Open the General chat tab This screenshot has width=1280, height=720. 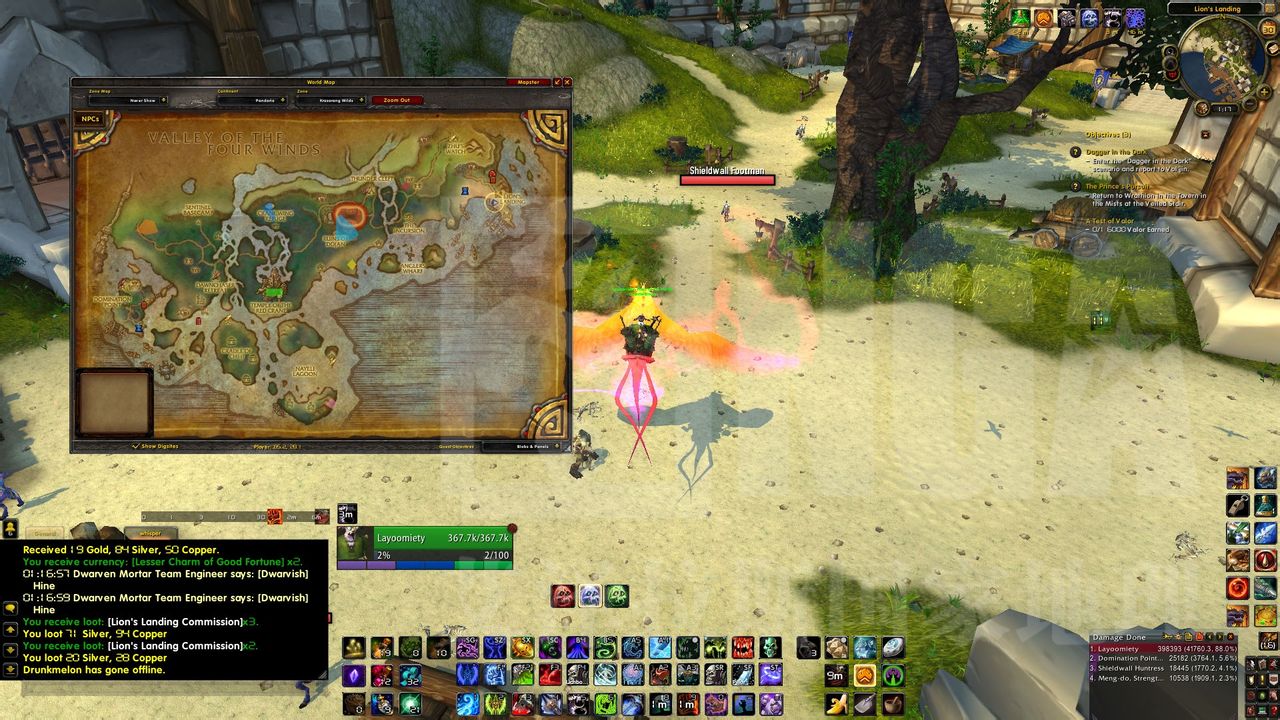coord(42,534)
